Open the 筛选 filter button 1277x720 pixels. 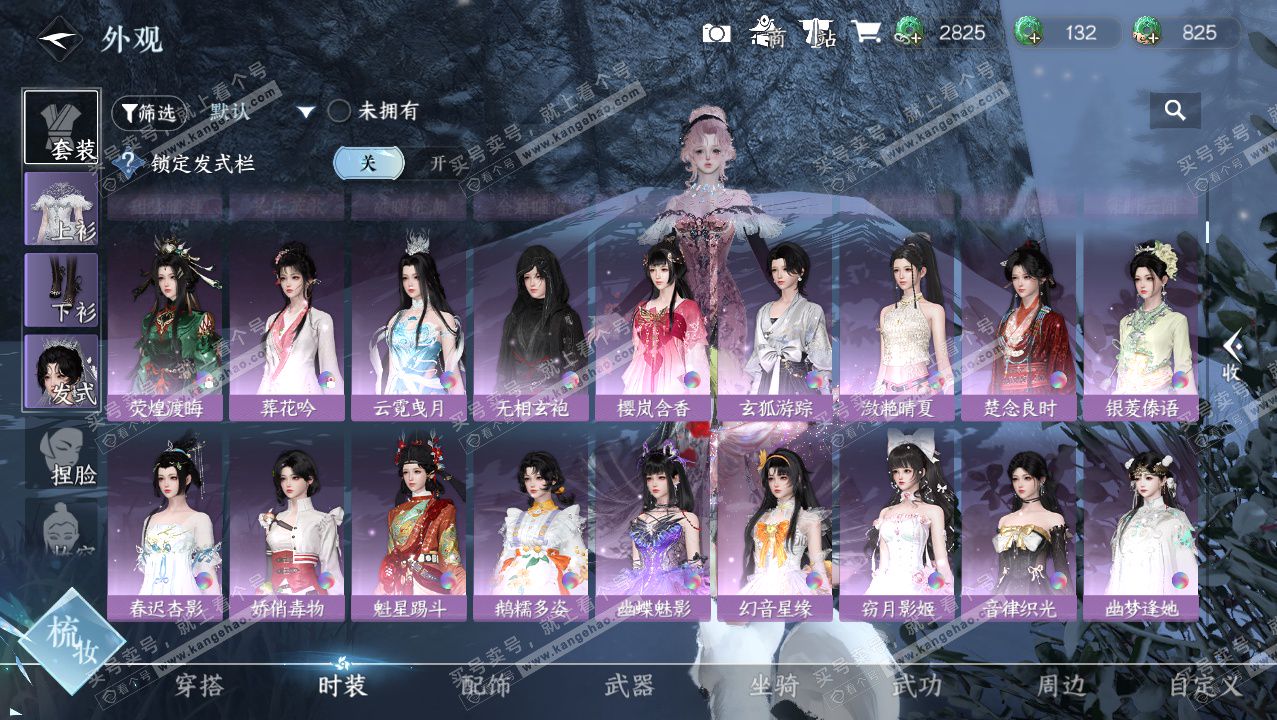pos(149,113)
